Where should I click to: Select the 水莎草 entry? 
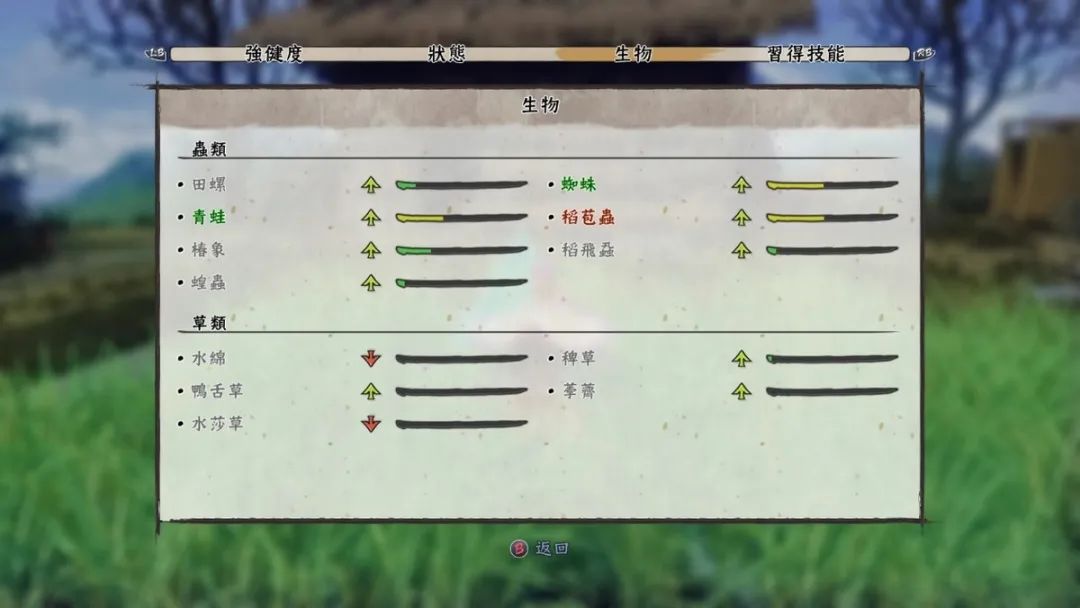(x=216, y=424)
